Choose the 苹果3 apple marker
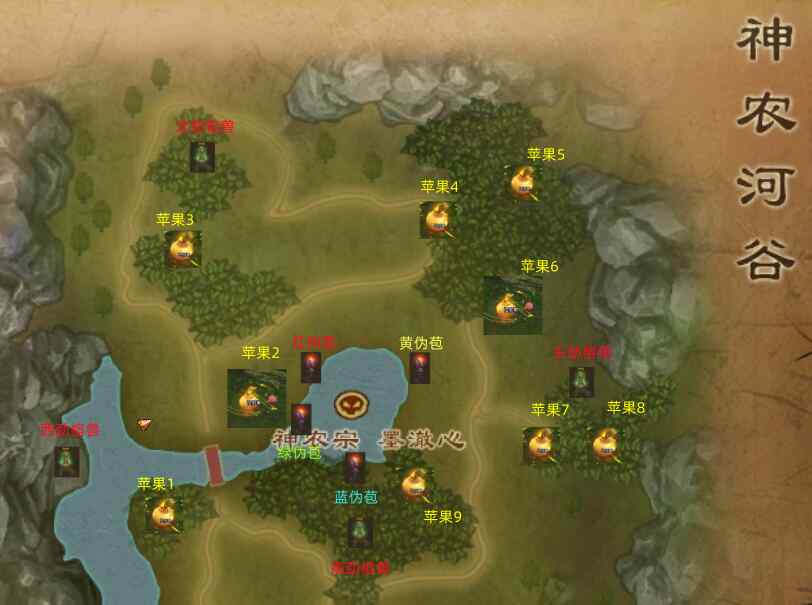 pos(182,248)
